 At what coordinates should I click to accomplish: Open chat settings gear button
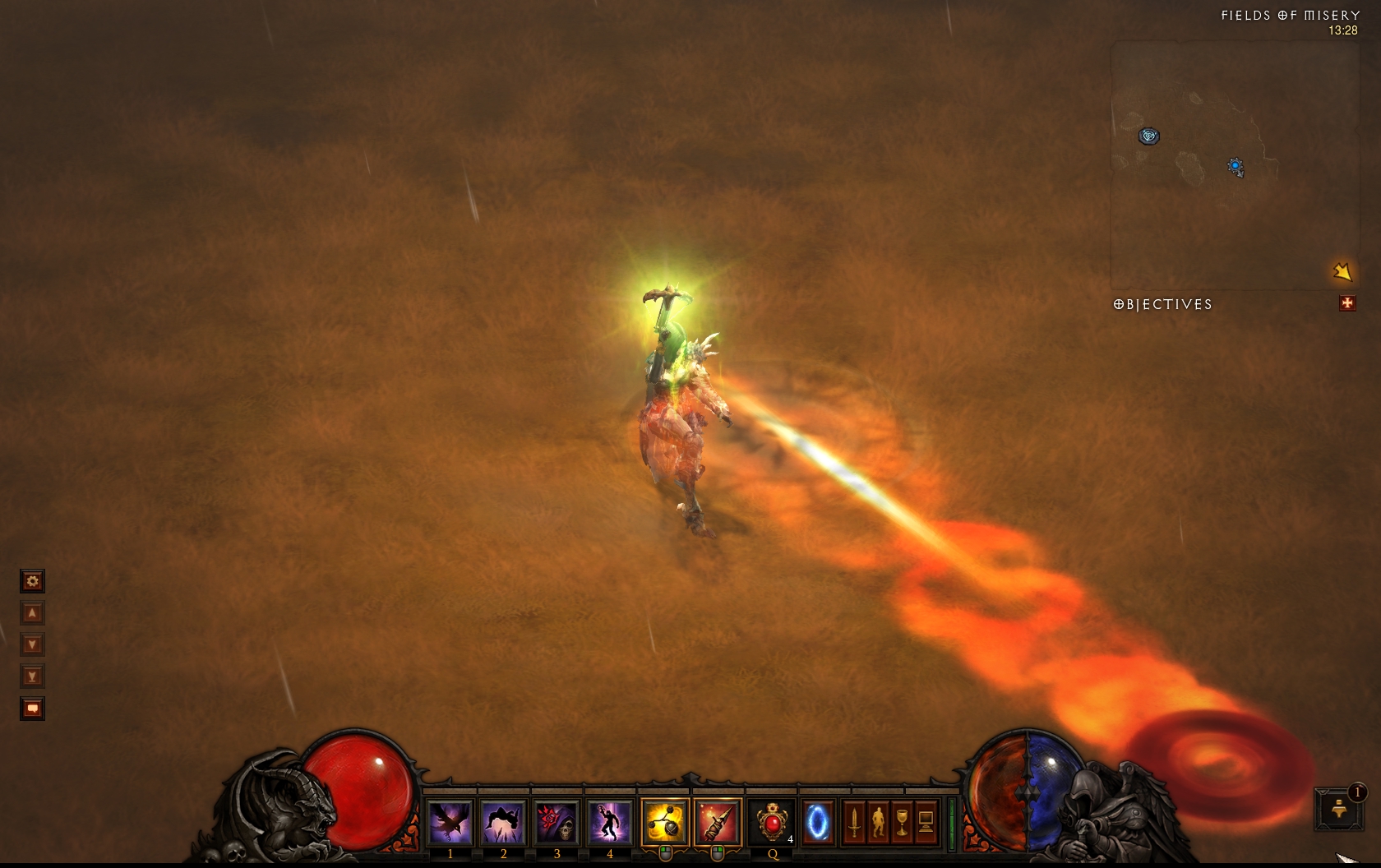tap(32, 582)
